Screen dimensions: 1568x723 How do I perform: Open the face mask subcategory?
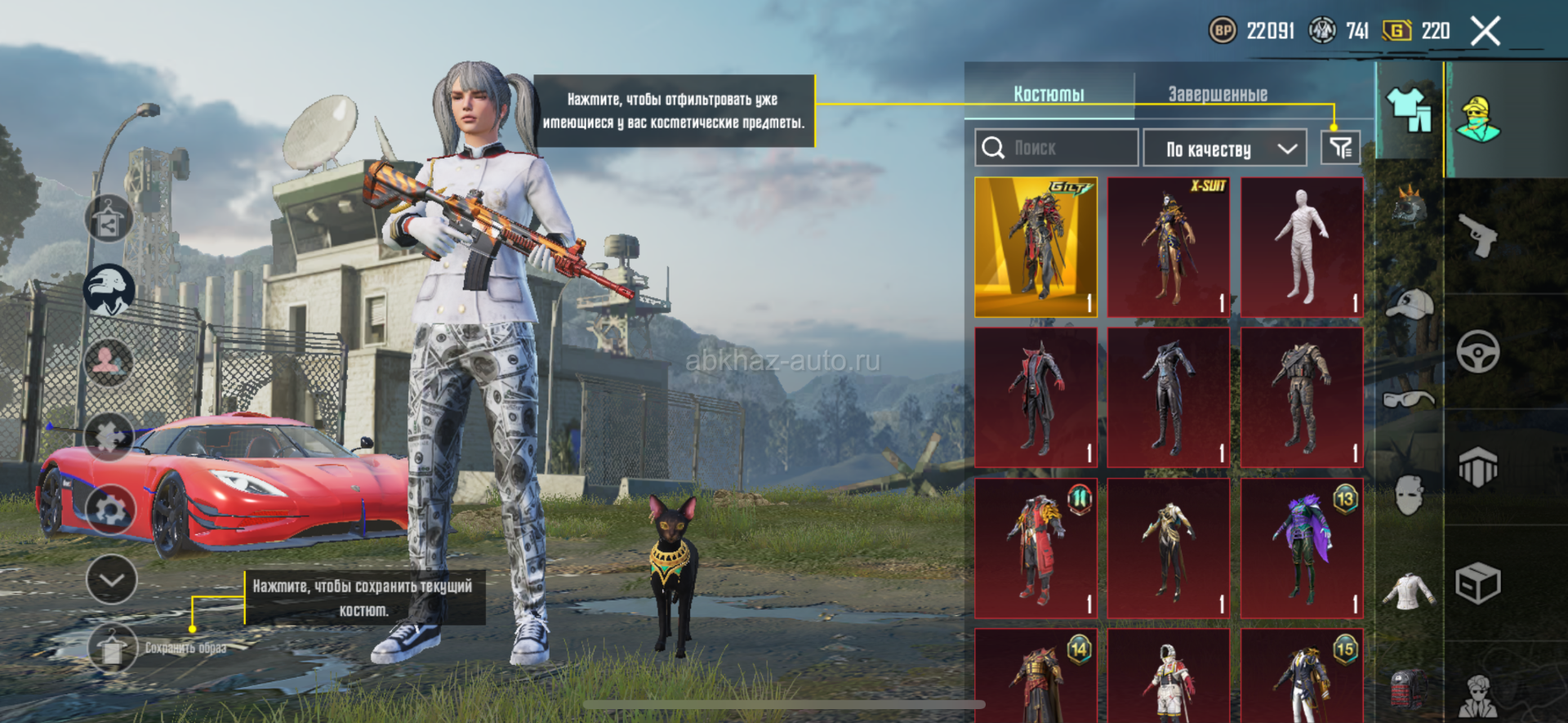click(x=1410, y=494)
